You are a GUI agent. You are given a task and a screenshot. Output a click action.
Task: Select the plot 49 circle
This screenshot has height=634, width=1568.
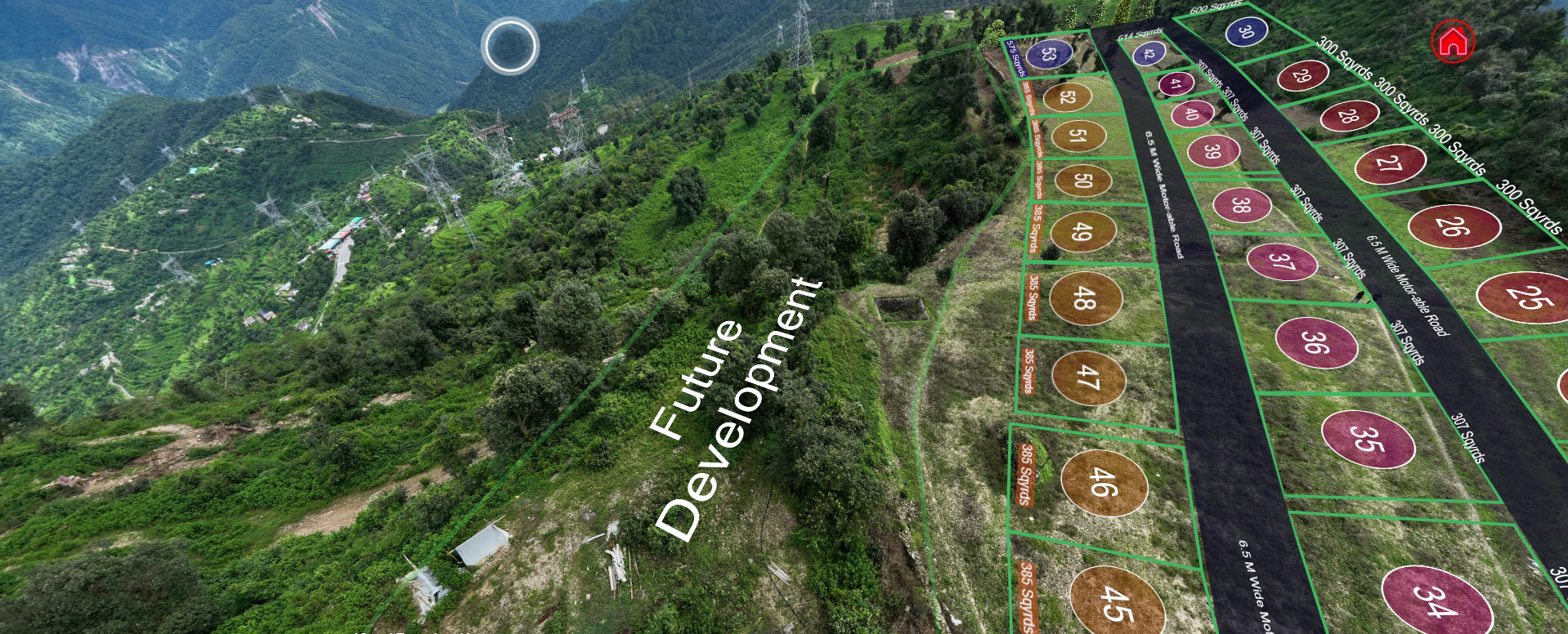click(x=1082, y=231)
